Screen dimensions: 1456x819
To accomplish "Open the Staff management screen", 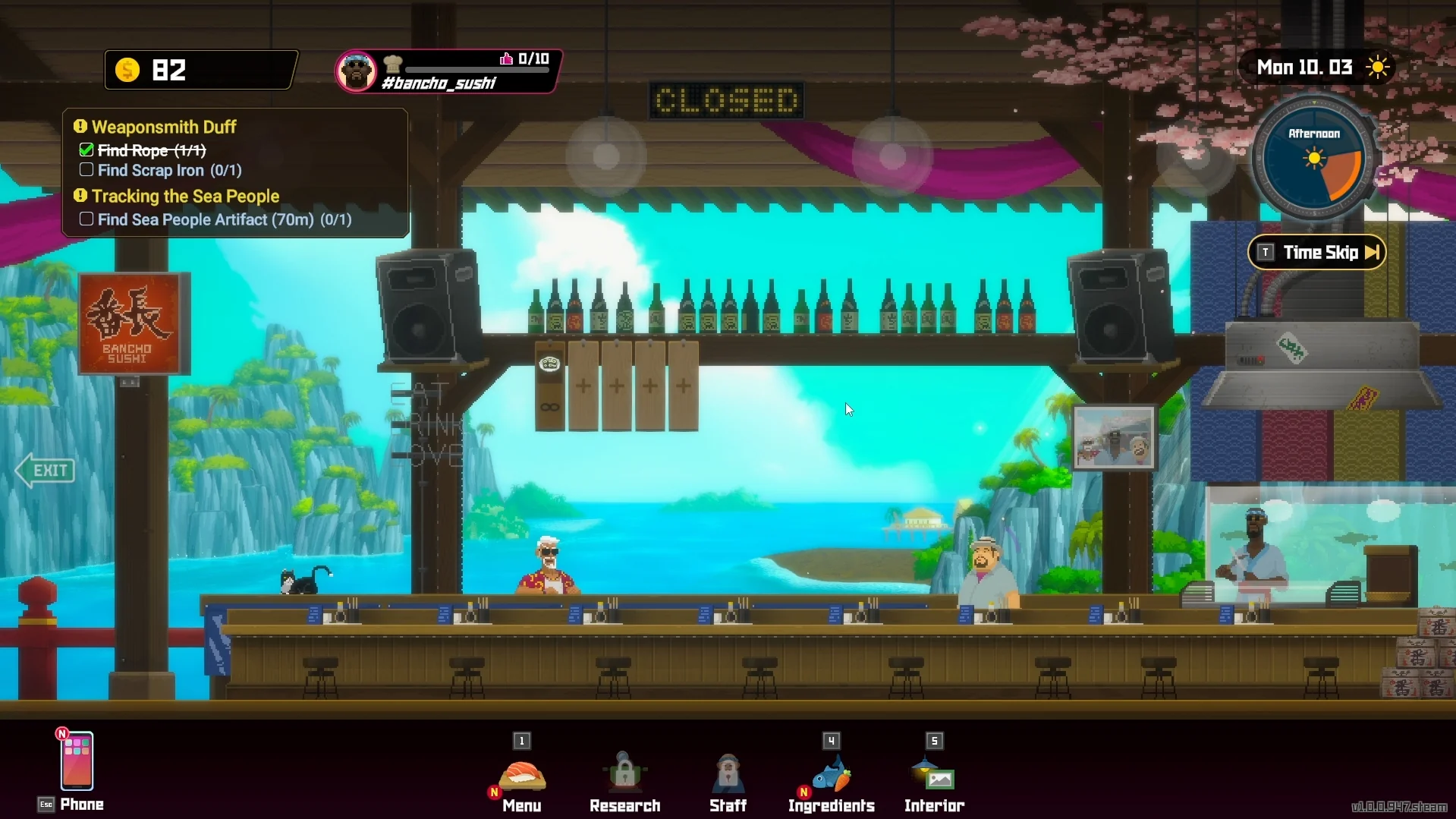I will [728, 778].
